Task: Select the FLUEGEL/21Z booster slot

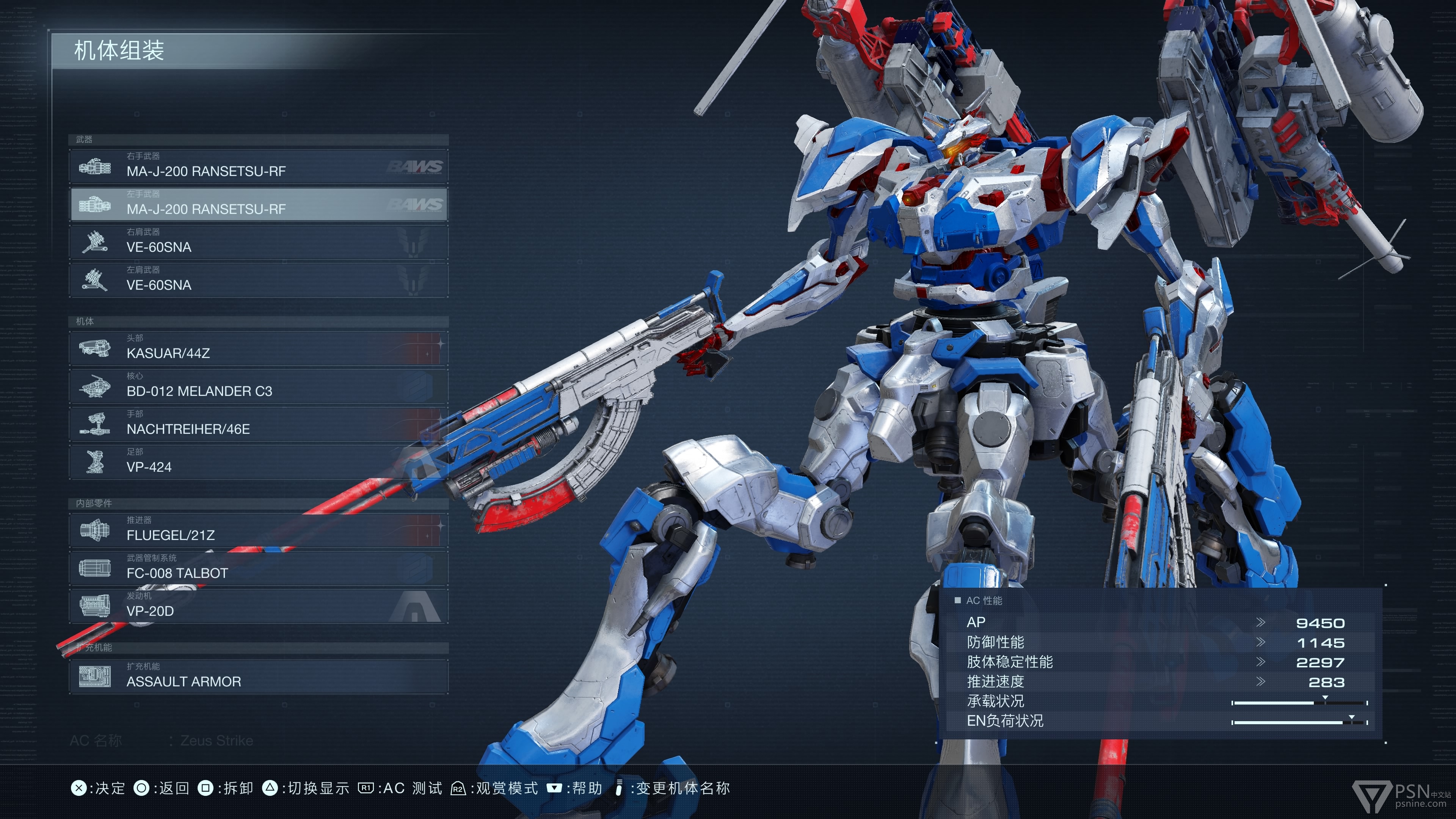Action: click(258, 530)
